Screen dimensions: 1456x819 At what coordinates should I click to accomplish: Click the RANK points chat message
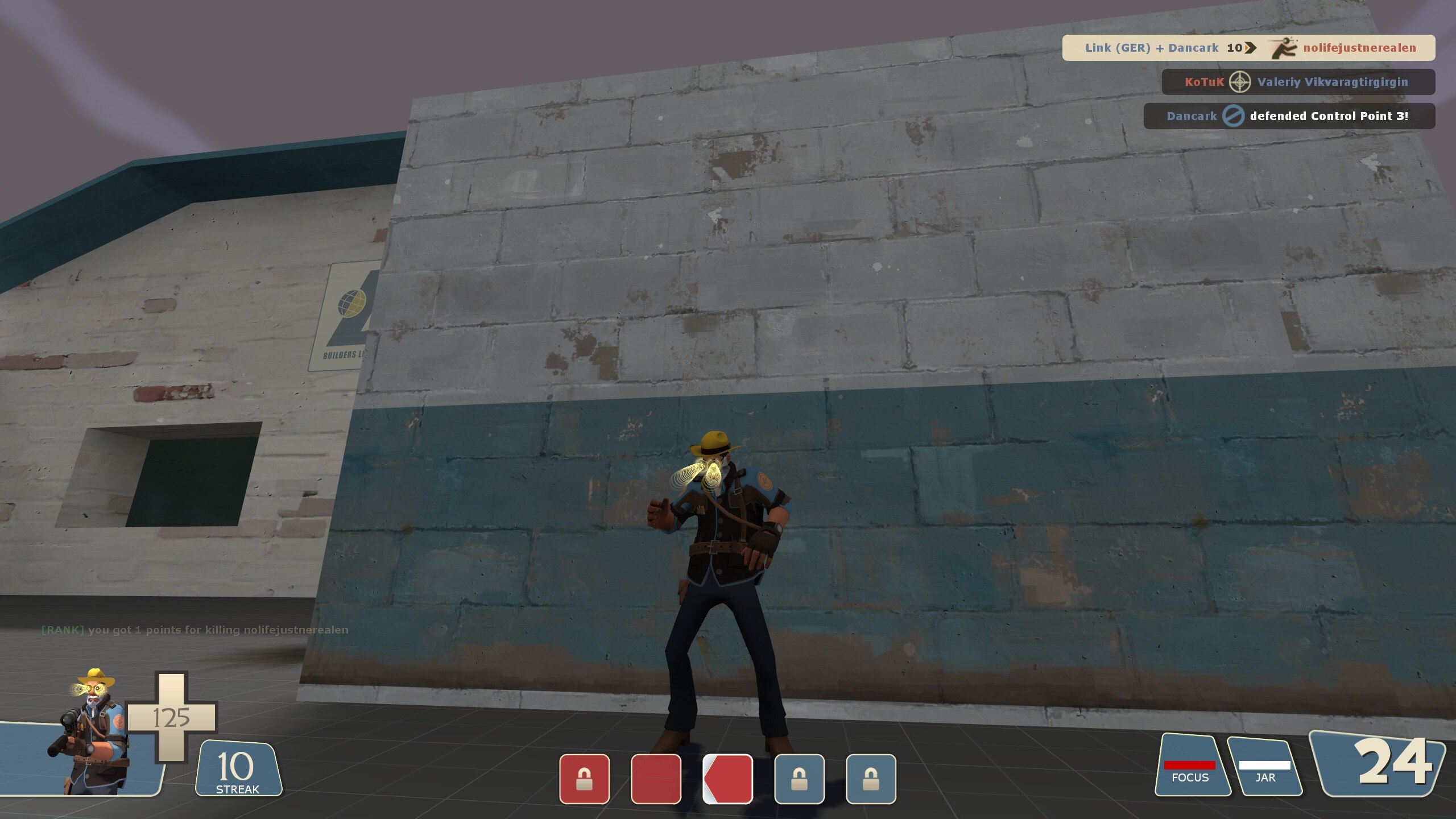click(195, 630)
